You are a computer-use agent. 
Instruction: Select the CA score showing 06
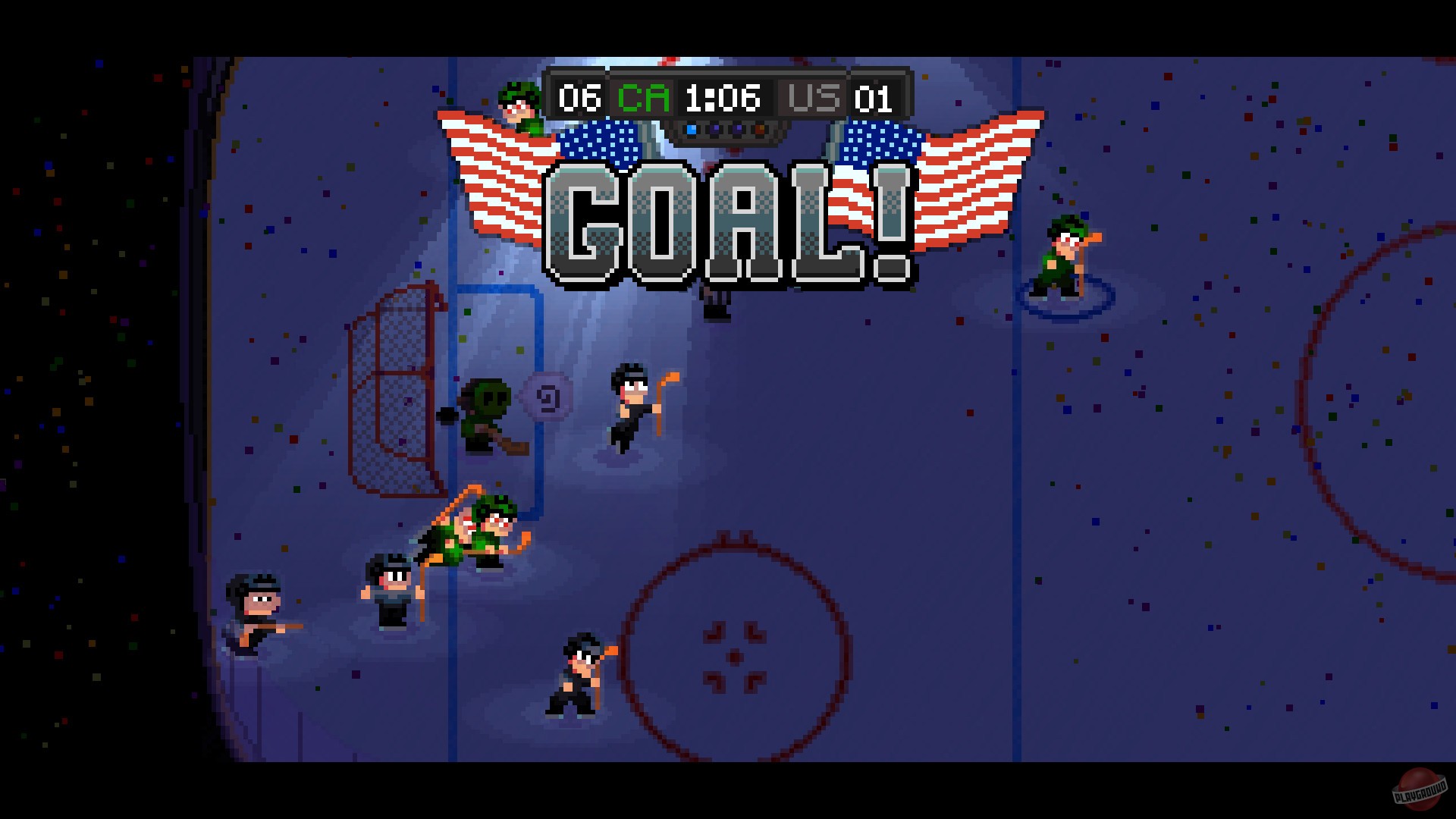(x=580, y=97)
